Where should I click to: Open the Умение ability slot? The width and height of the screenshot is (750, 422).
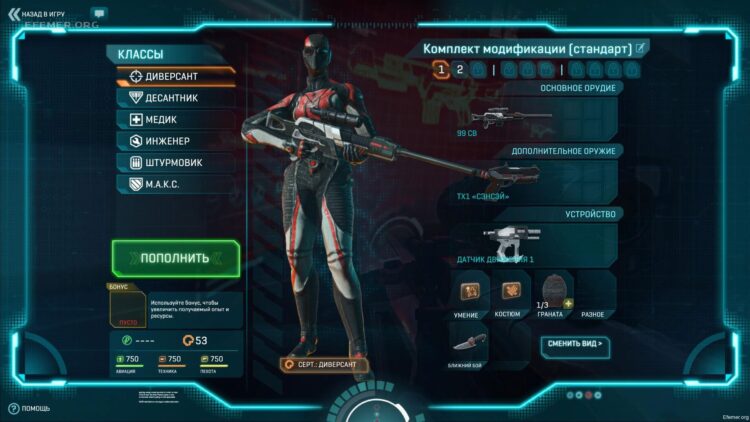[468, 293]
